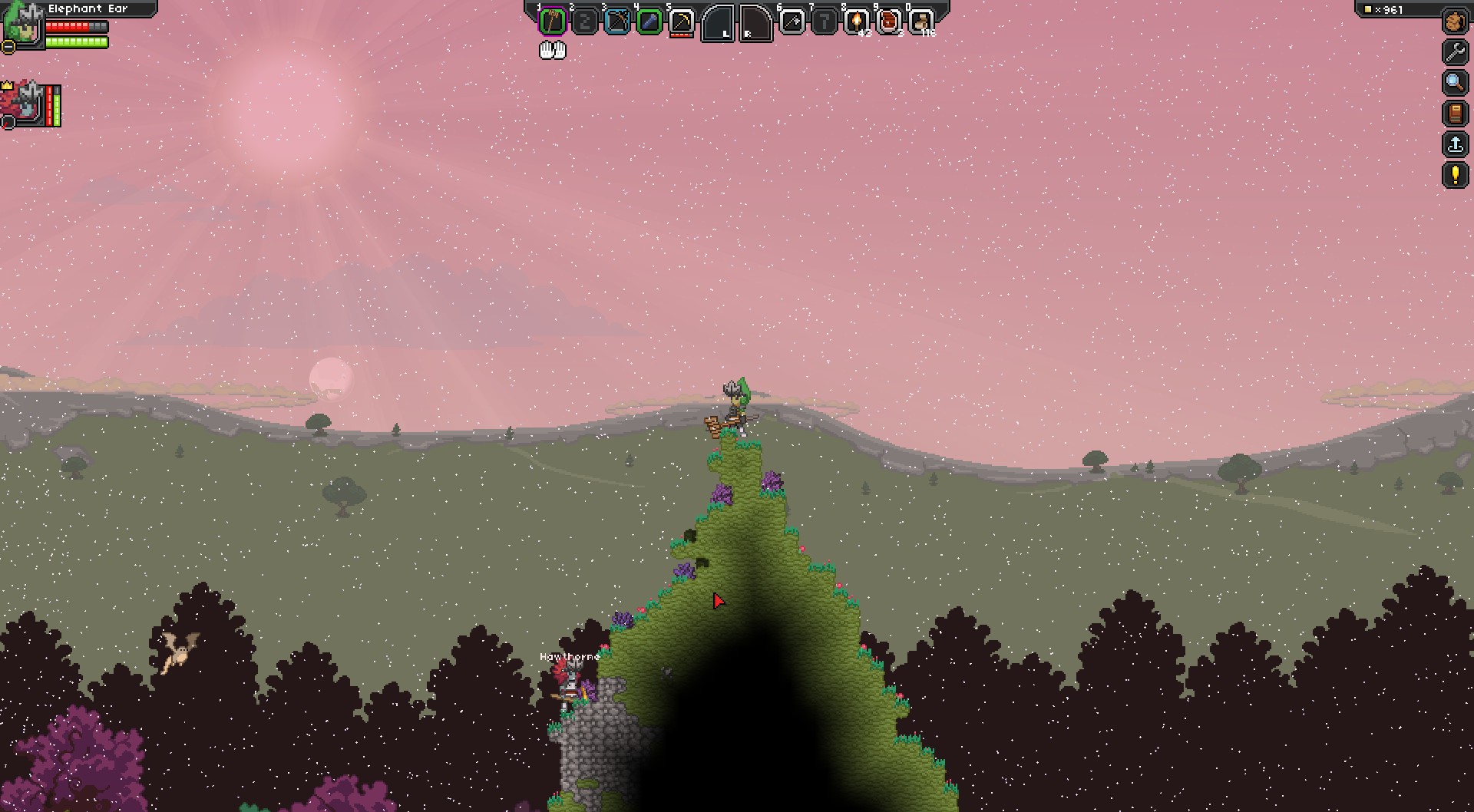Open the yellow exclamation quest journal
Image resolution: width=1474 pixels, height=812 pixels.
point(1455,175)
